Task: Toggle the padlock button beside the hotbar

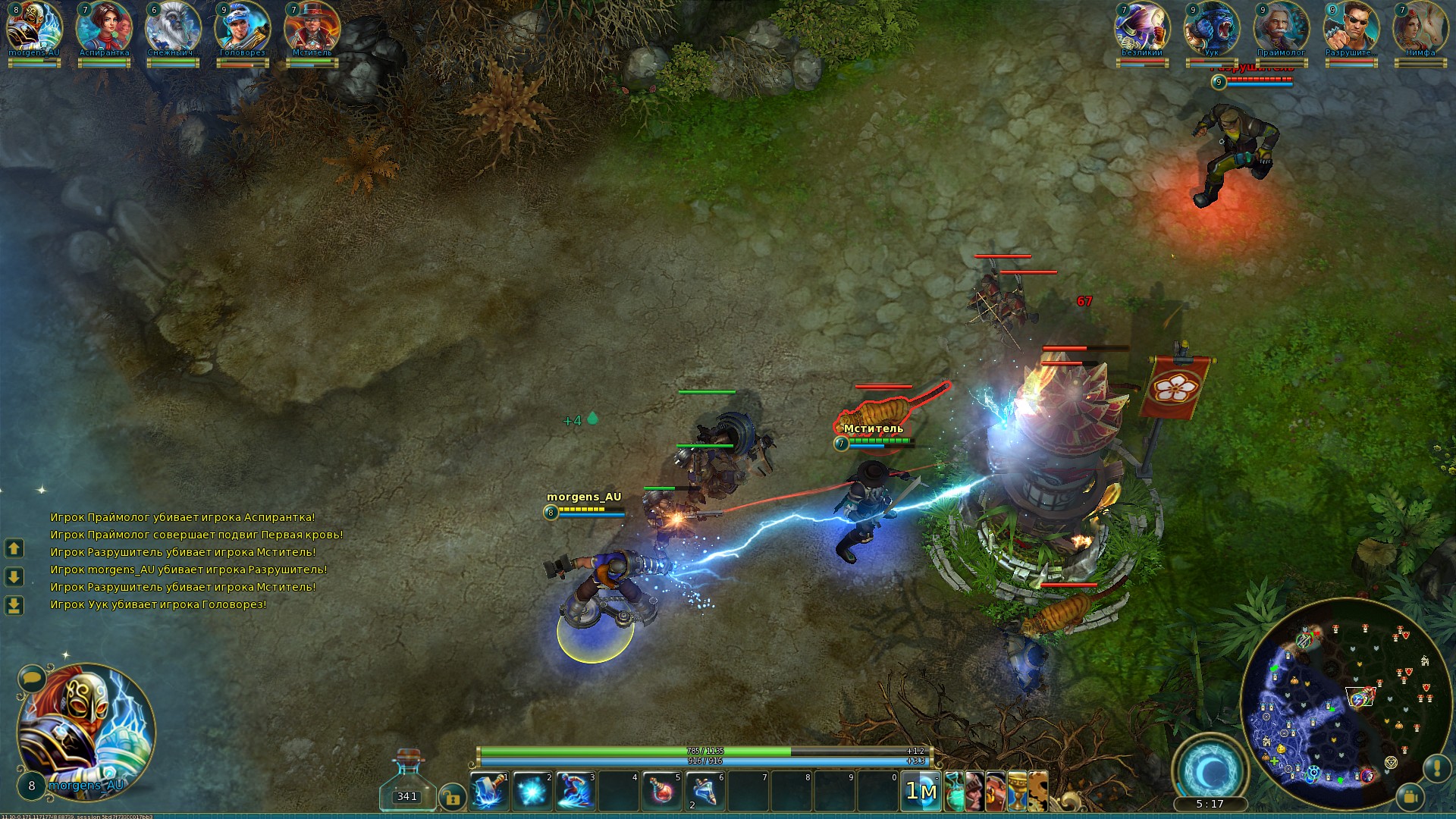Action: tap(452, 797)
